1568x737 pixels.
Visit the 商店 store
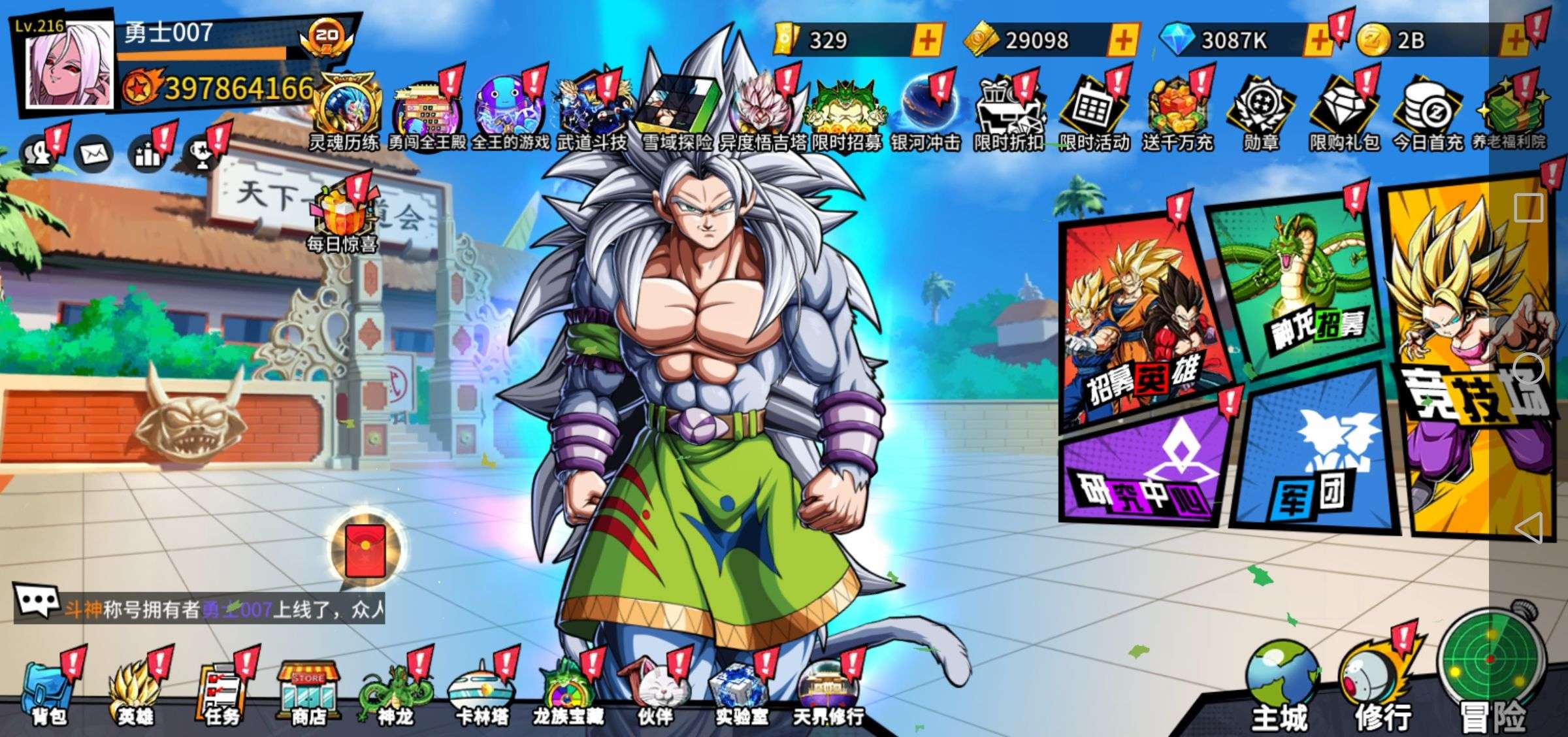point(308,693)
